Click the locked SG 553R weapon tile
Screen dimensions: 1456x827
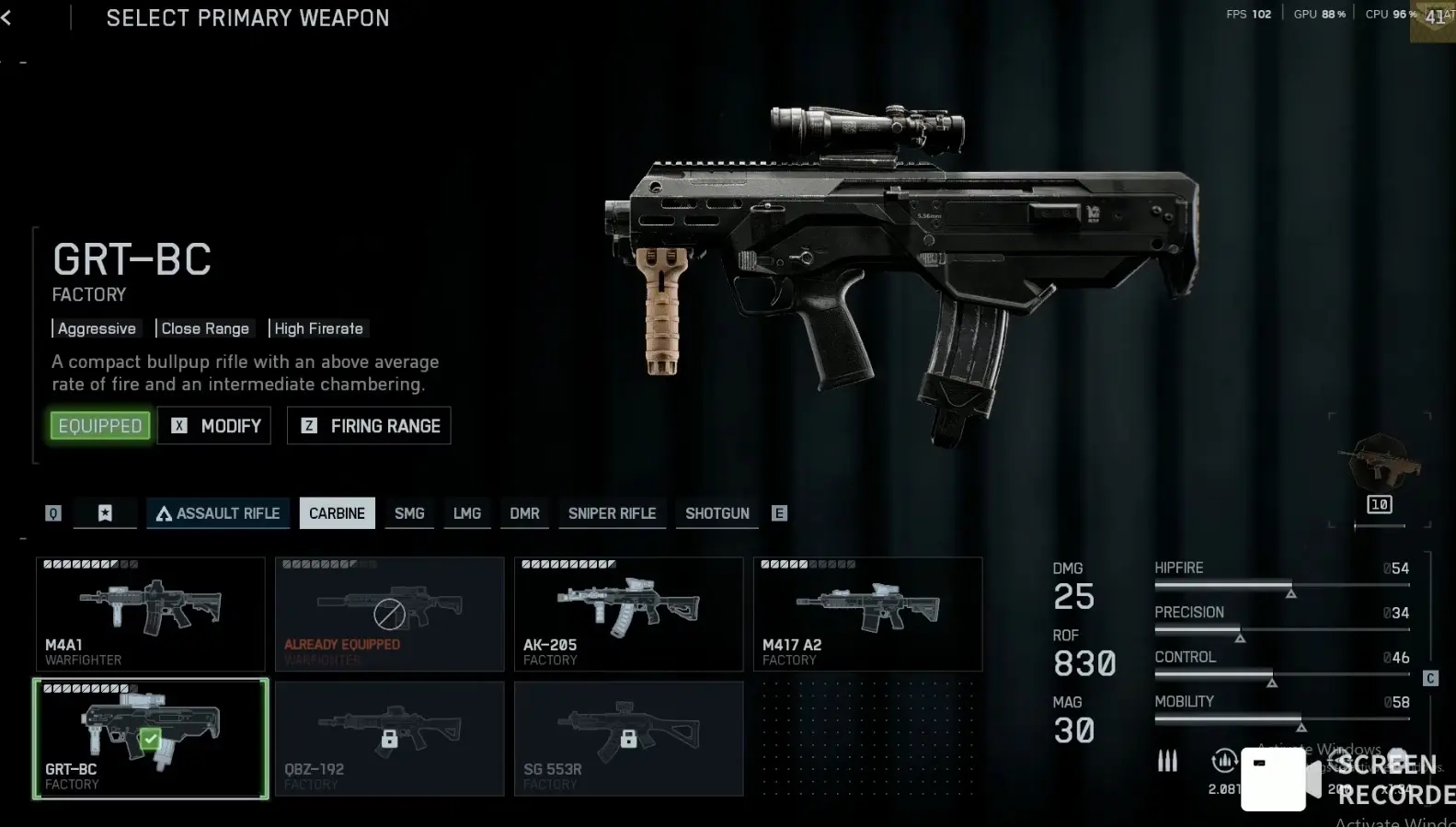pyautogui.click(x=628, y=739)
